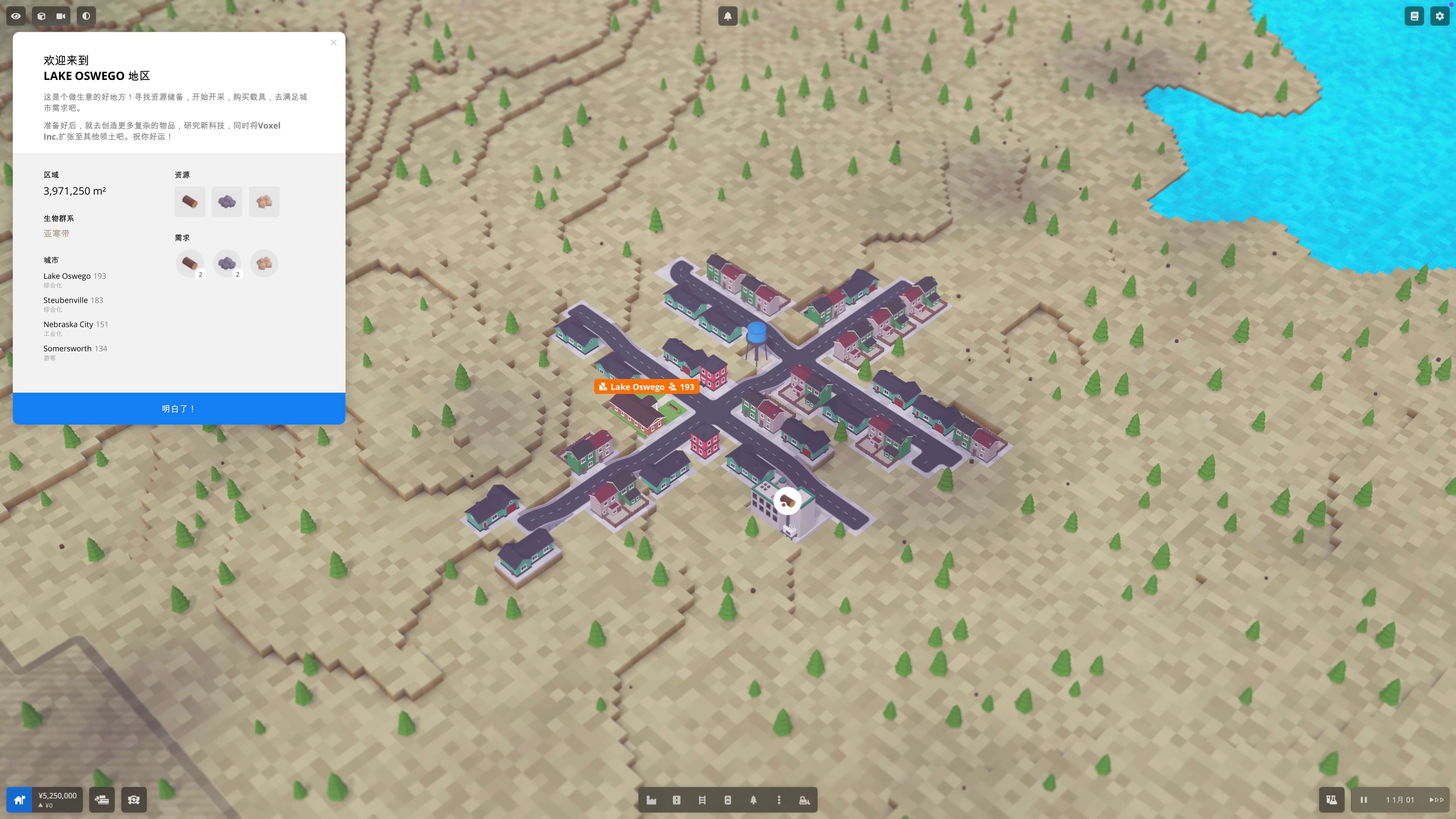Toggle the contrast display mode
The width and height of the screenshot is (1456, 819).
pyautogui.click(x=86, y=16)
